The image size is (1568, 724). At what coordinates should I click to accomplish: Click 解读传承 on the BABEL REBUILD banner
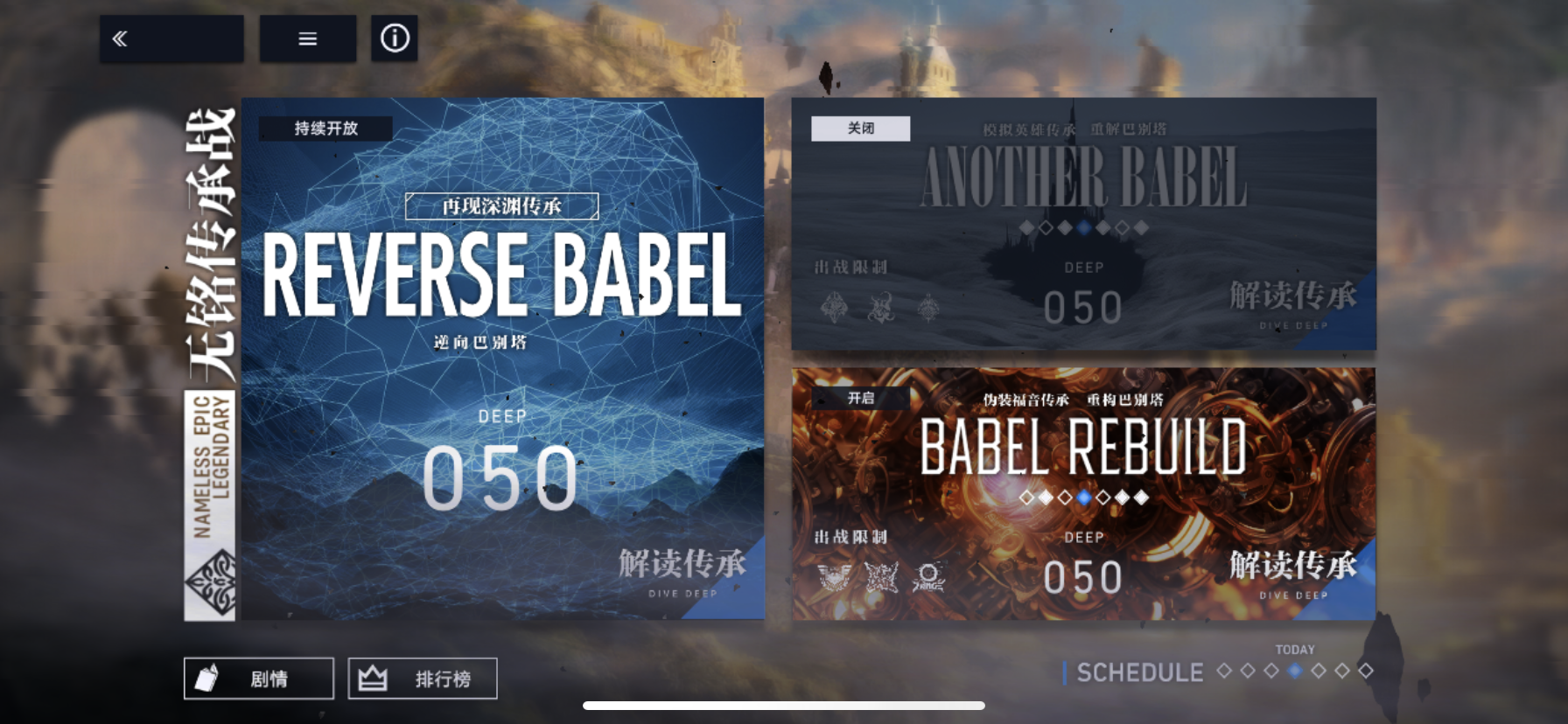tap(1293, 565)
